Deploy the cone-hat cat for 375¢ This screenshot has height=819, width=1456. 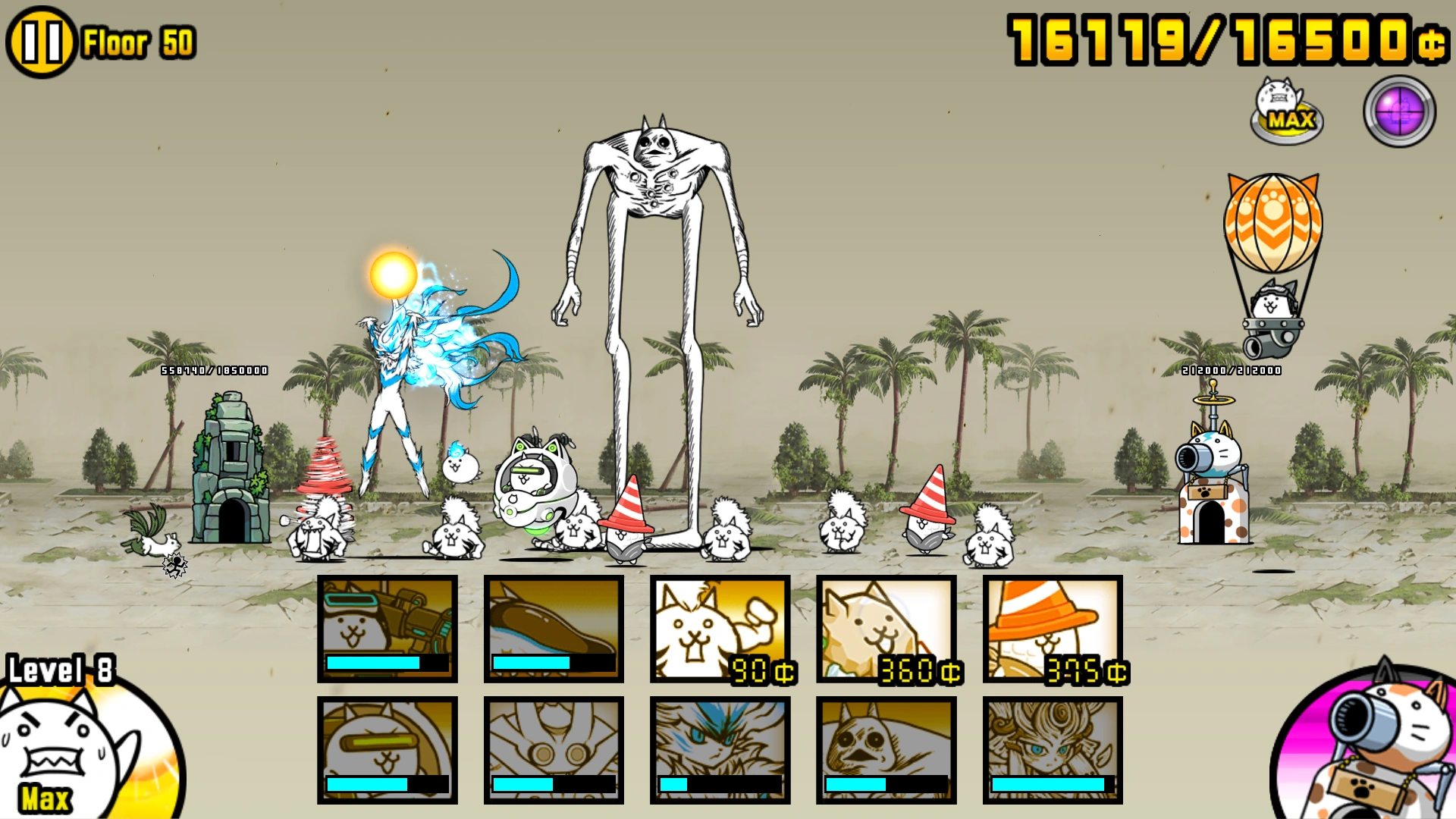point(1051,629)
